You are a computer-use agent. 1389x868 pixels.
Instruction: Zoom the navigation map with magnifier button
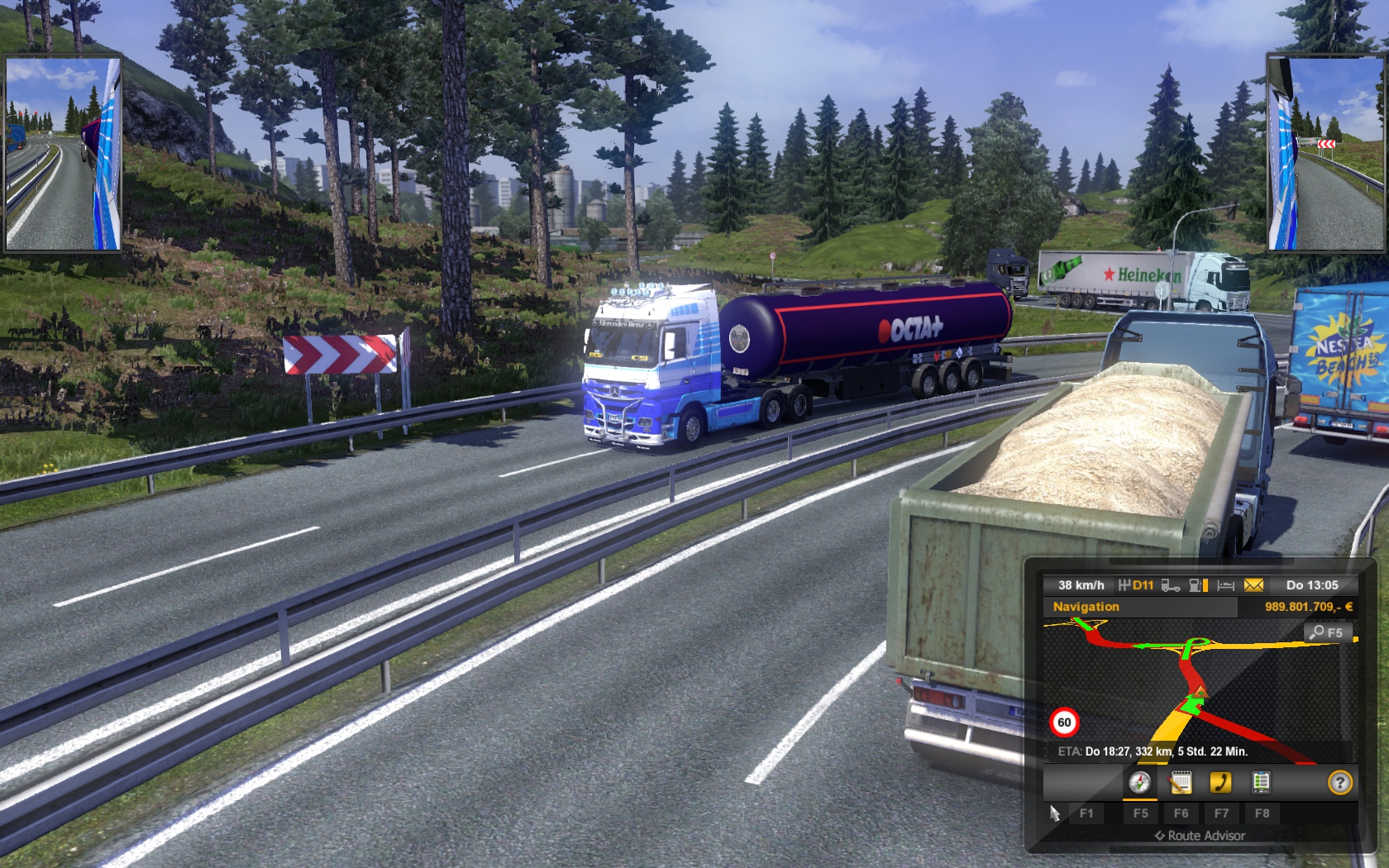[x=1327, y=632]
